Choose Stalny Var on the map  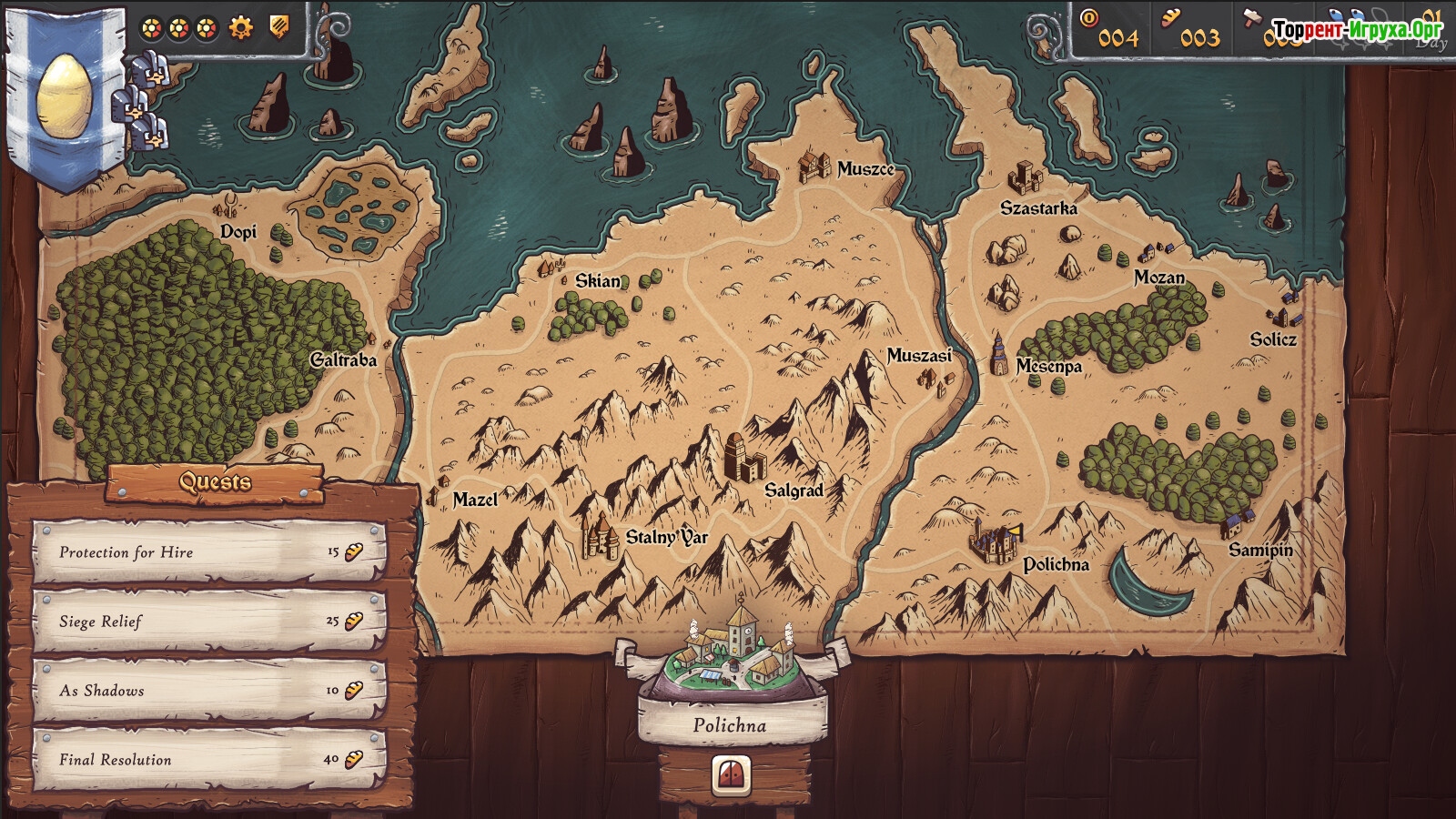600,536
